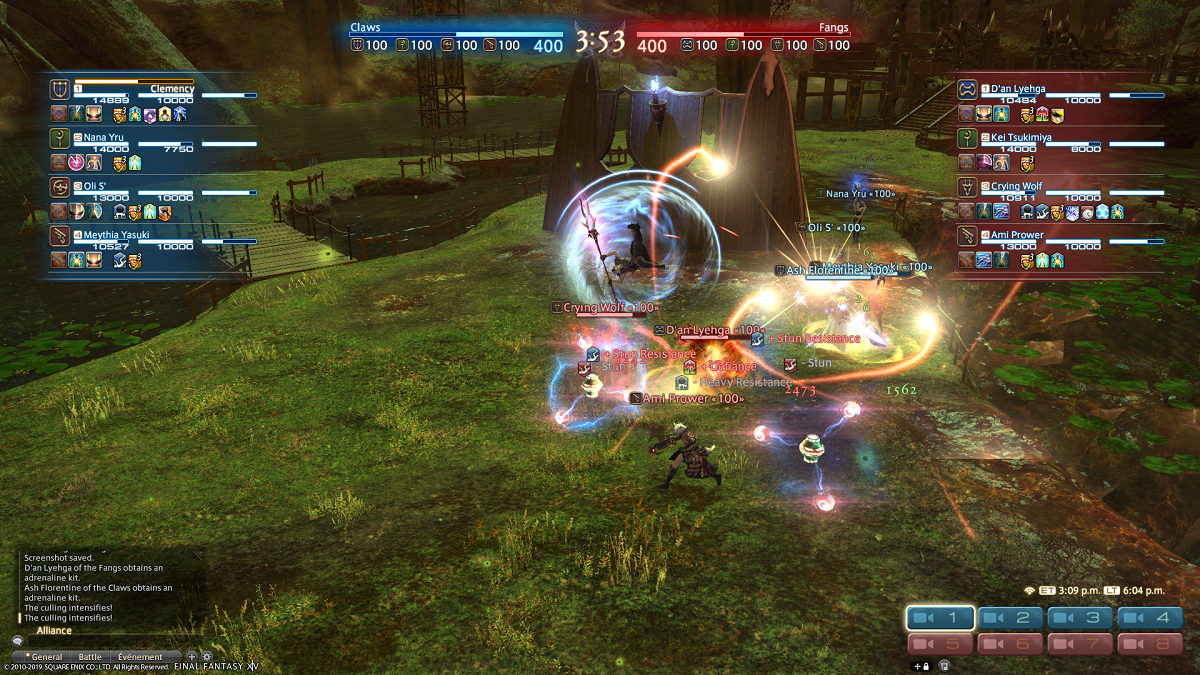Switch to the Battle chat tab
1200x675 pixels.
[90, 657]
